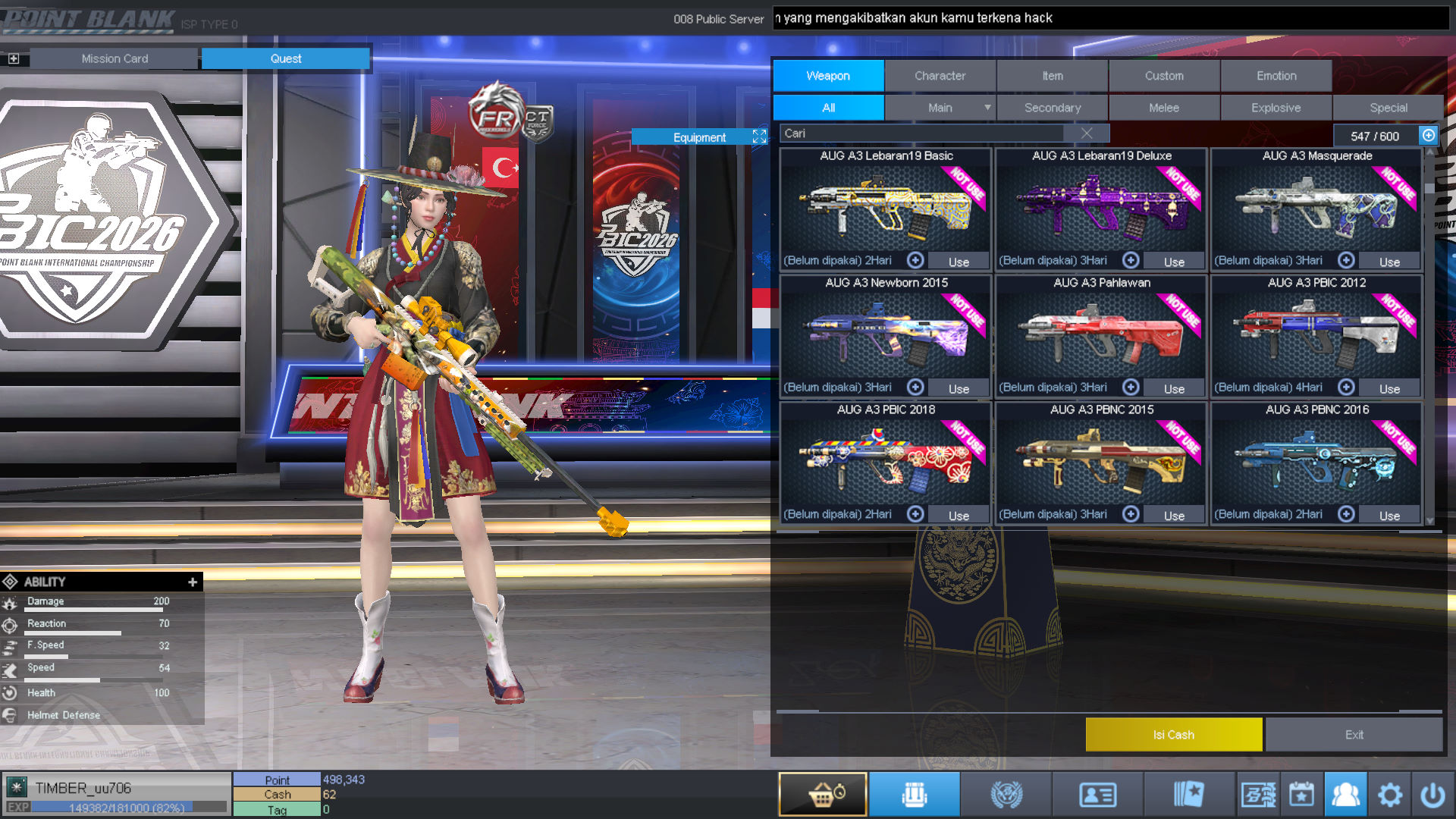Choose the Special weapons filter
The image size is (1456, 819).
1388,108
